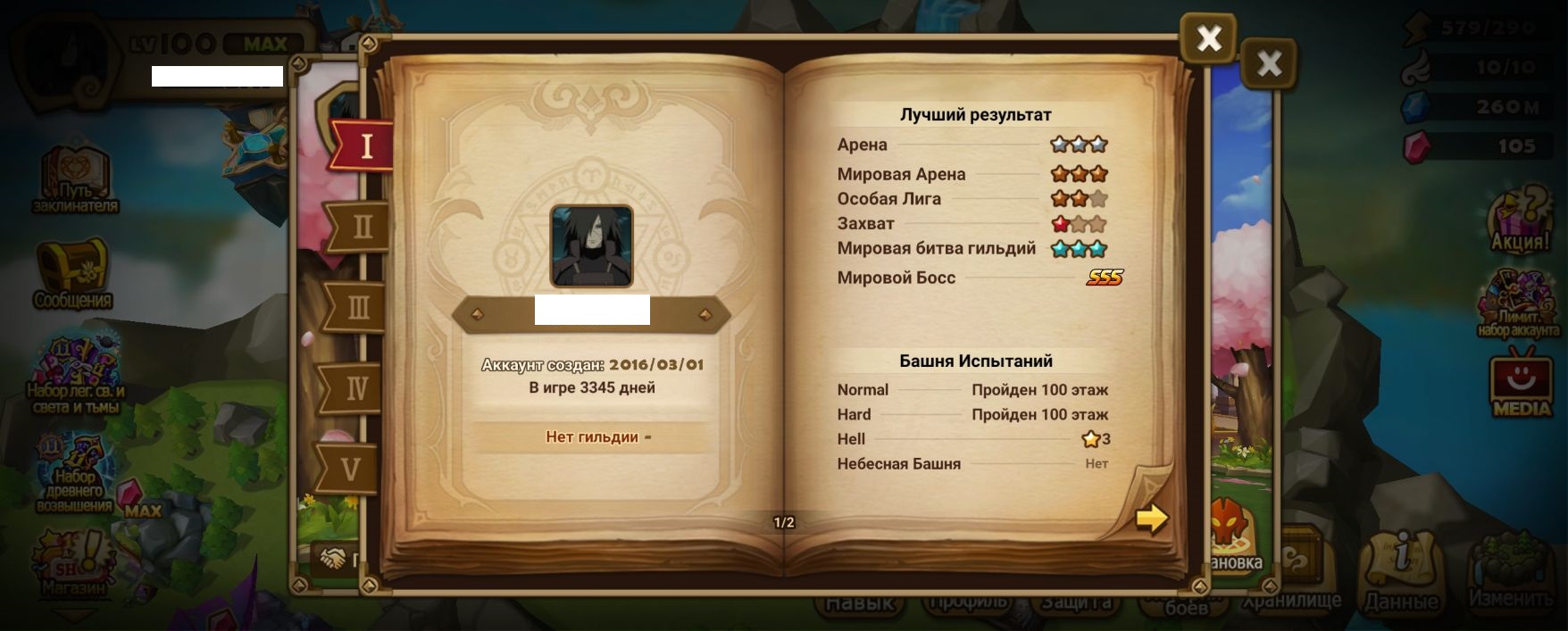Close the background window behind the book

click(x=1268, y=63)
